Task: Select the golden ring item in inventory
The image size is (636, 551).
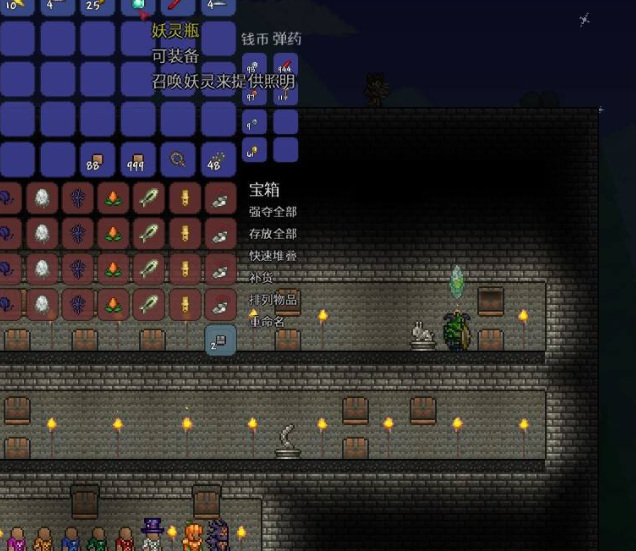Action: 178,158
